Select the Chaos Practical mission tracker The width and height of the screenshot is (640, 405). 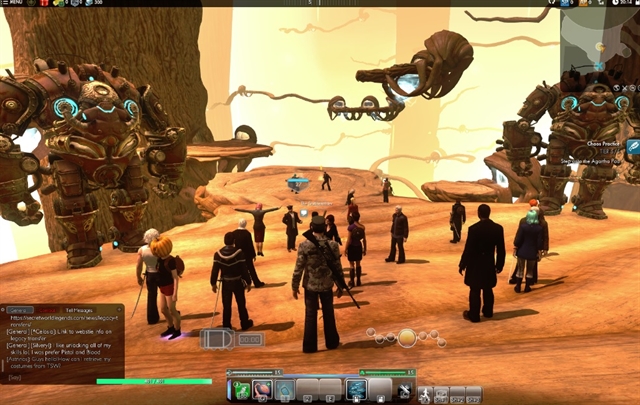click(594, 142)
